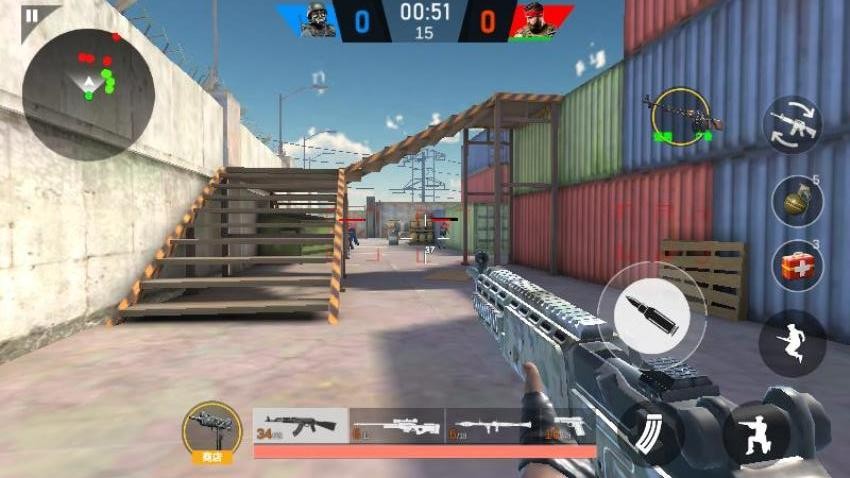Select the AK-47 rifle weapon slot

point(300,425)
